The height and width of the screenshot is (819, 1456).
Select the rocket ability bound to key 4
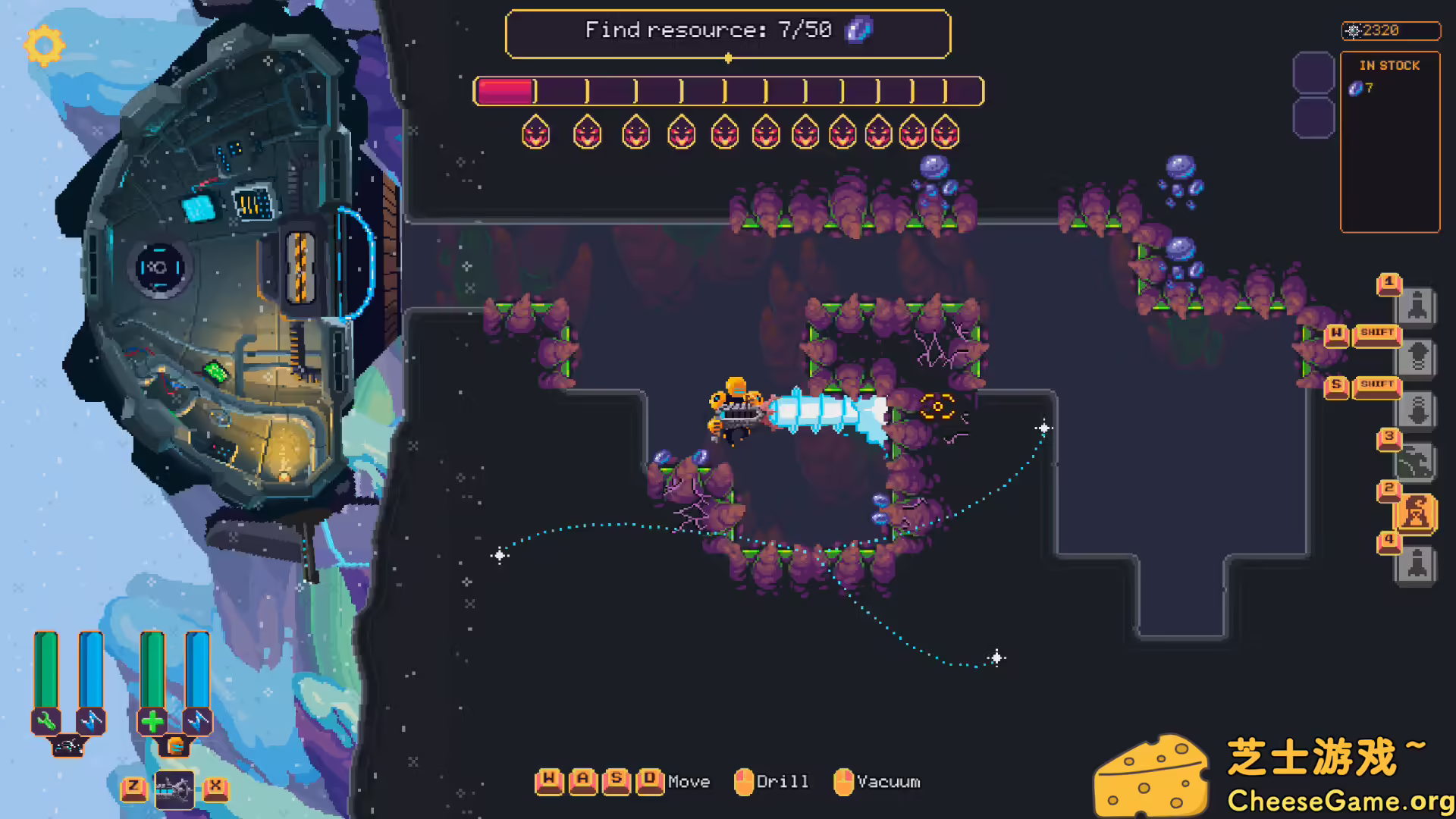1417,564
